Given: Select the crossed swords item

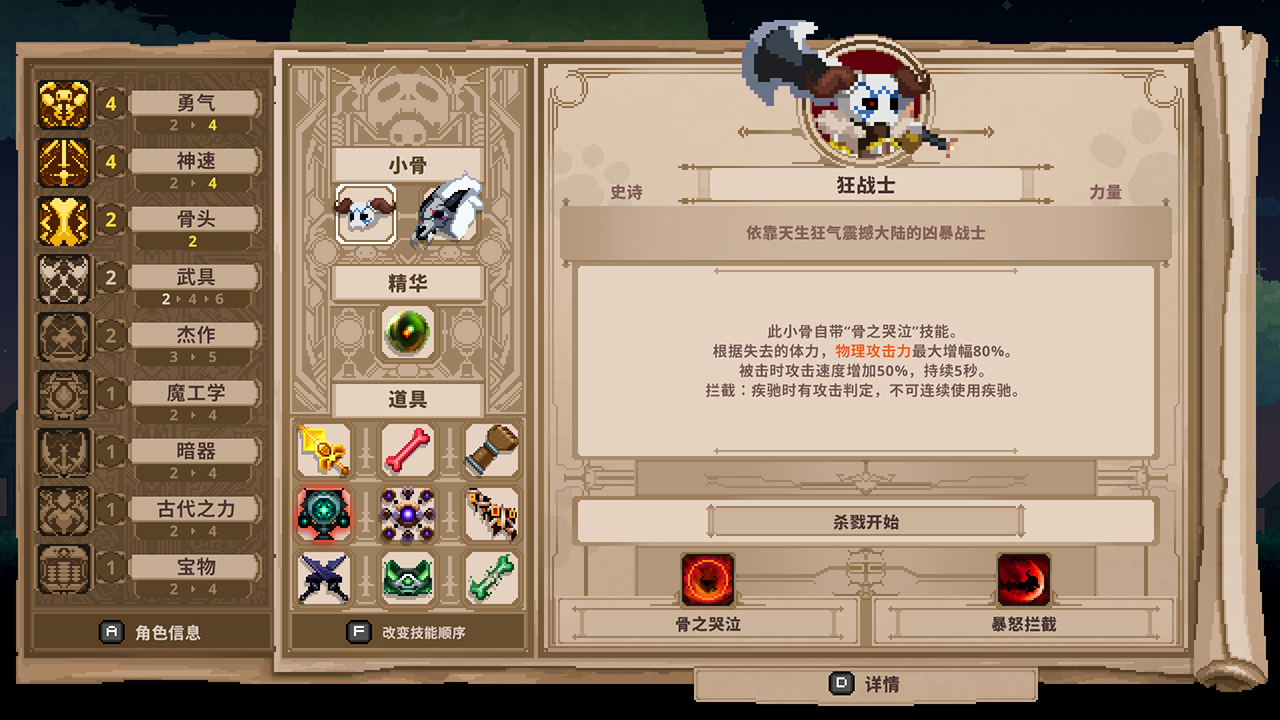Looking at the screenshot, I should coord(323,578).
